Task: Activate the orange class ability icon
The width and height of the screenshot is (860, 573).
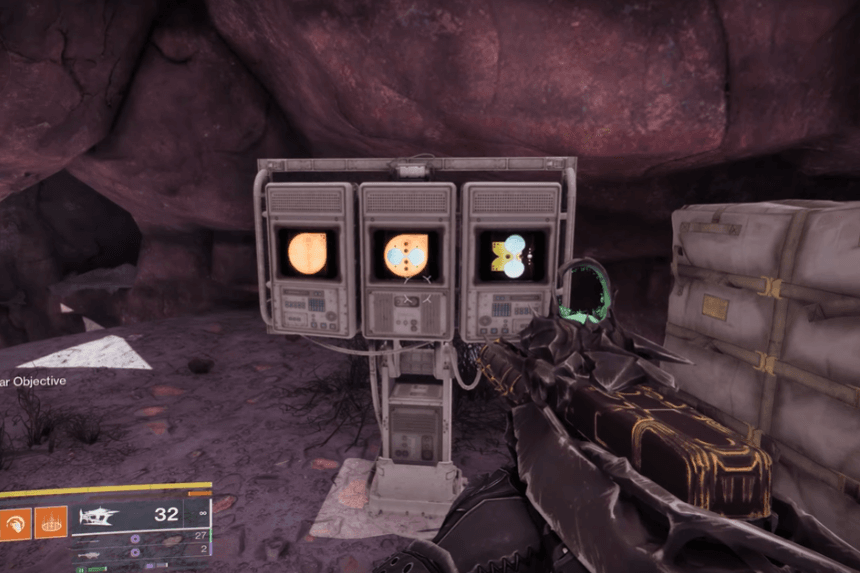Action: [51, 522]
